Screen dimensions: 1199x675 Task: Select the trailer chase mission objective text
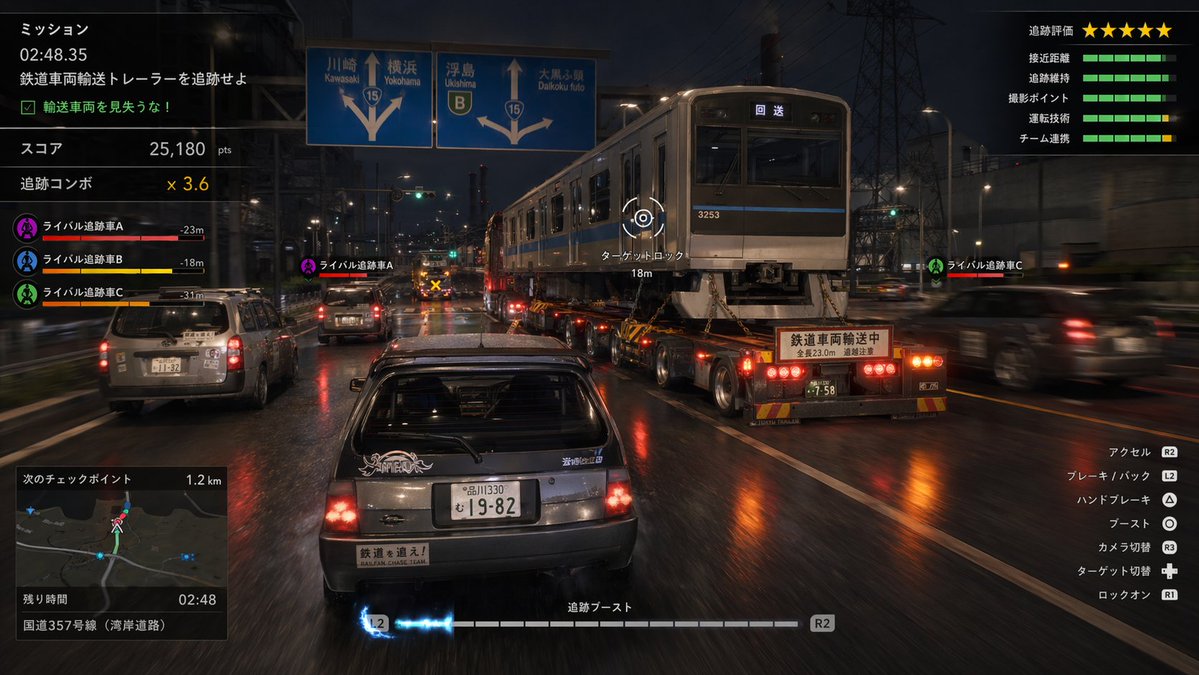click(x=133, y=78)
